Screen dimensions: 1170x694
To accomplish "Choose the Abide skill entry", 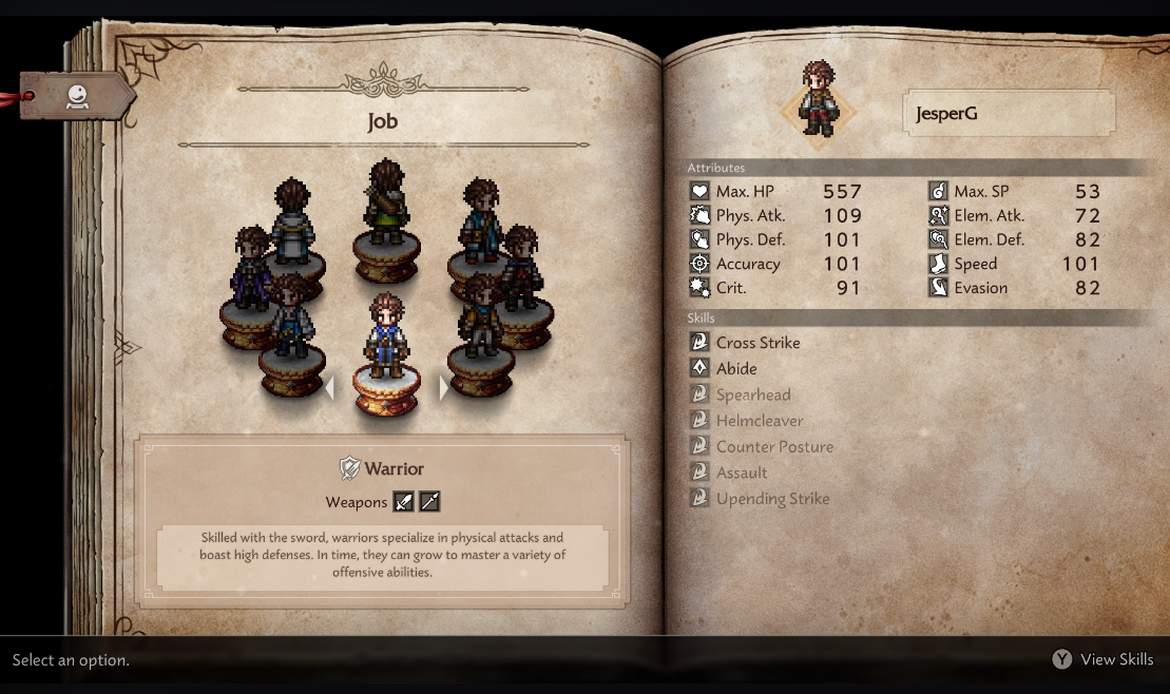I will [736, 368].
